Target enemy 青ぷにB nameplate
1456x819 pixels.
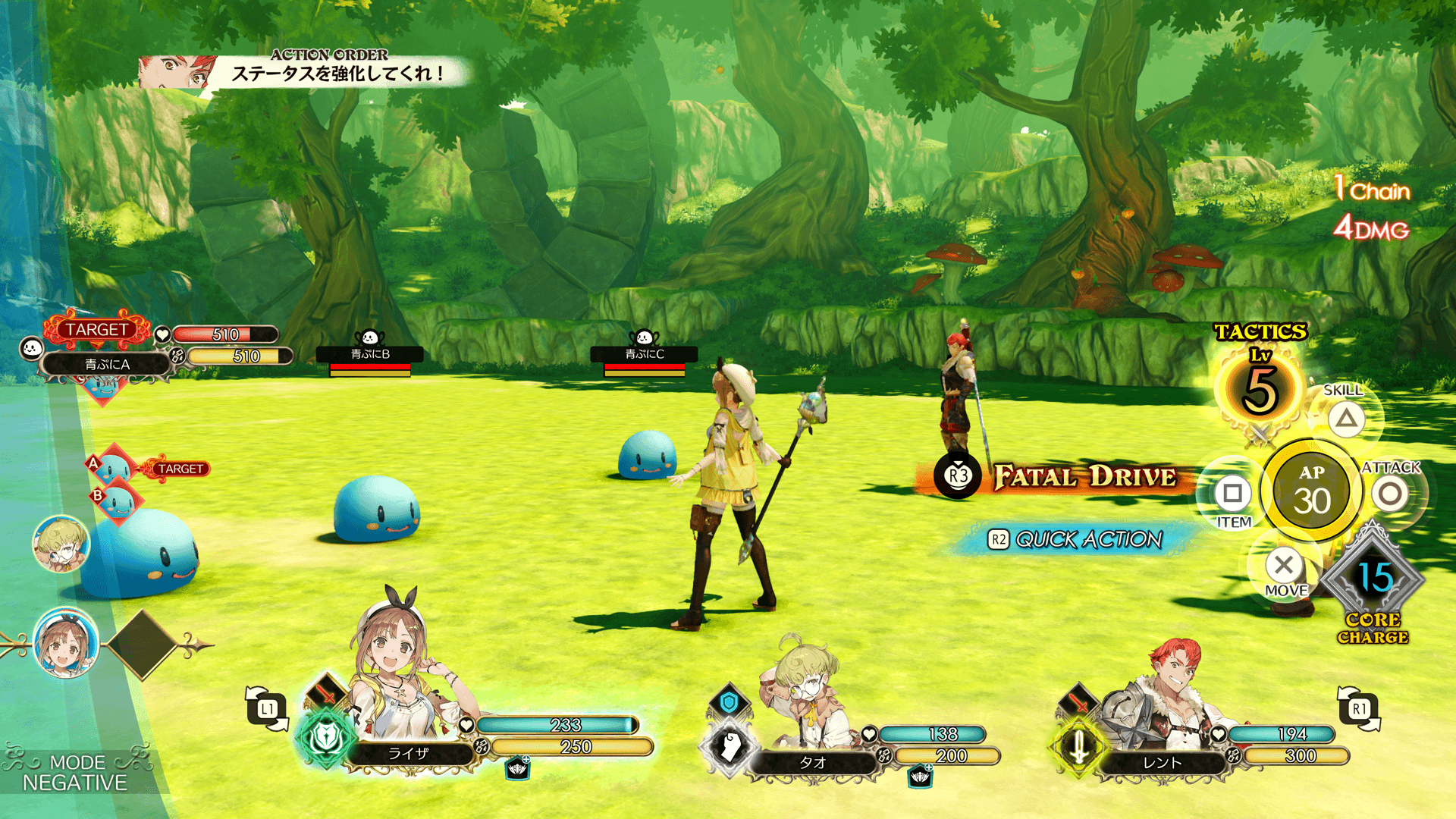pyautogui.click(x=370, y=354)
